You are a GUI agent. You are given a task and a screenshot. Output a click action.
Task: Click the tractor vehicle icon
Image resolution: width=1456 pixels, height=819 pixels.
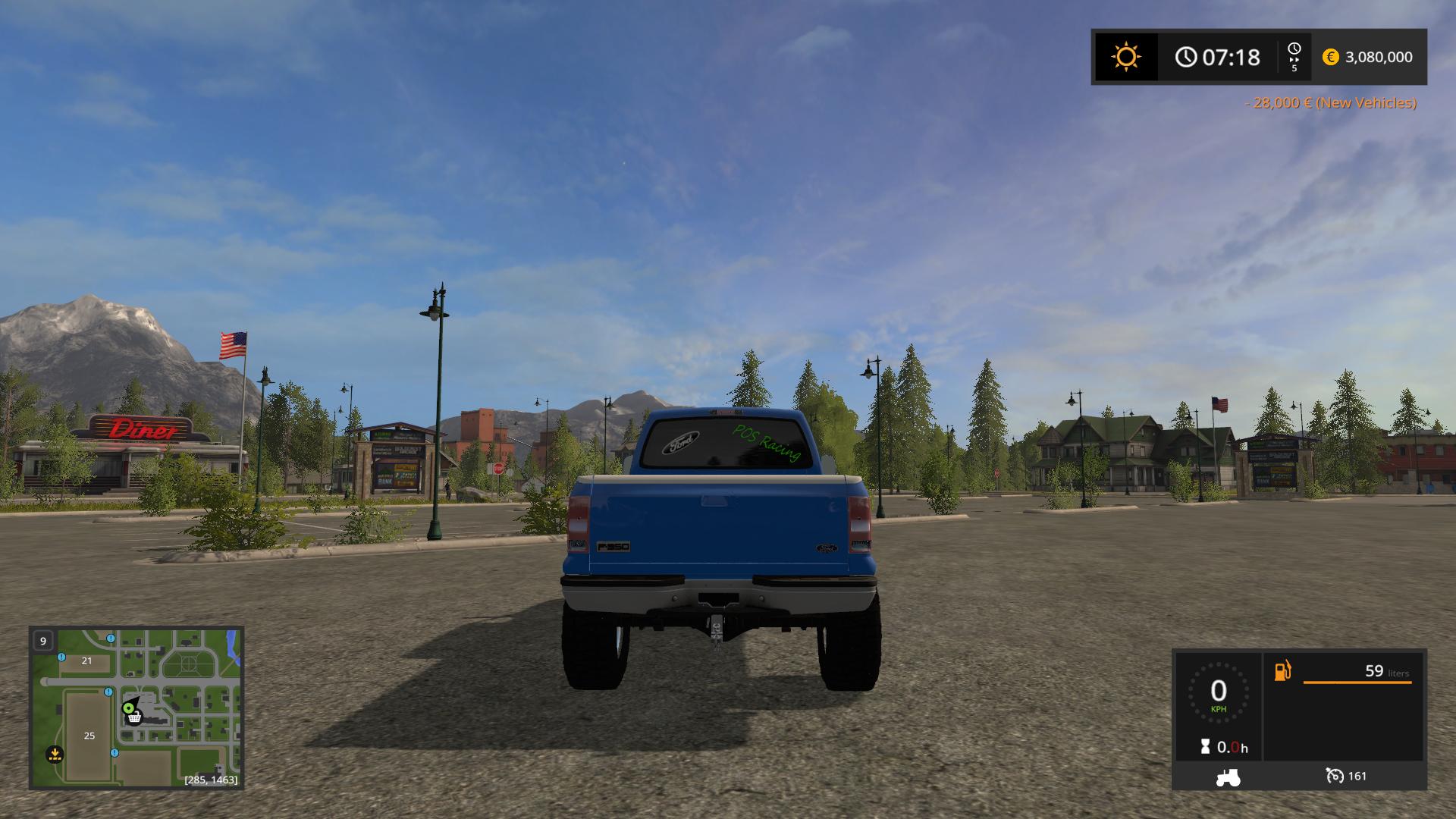coord(1228,777)
